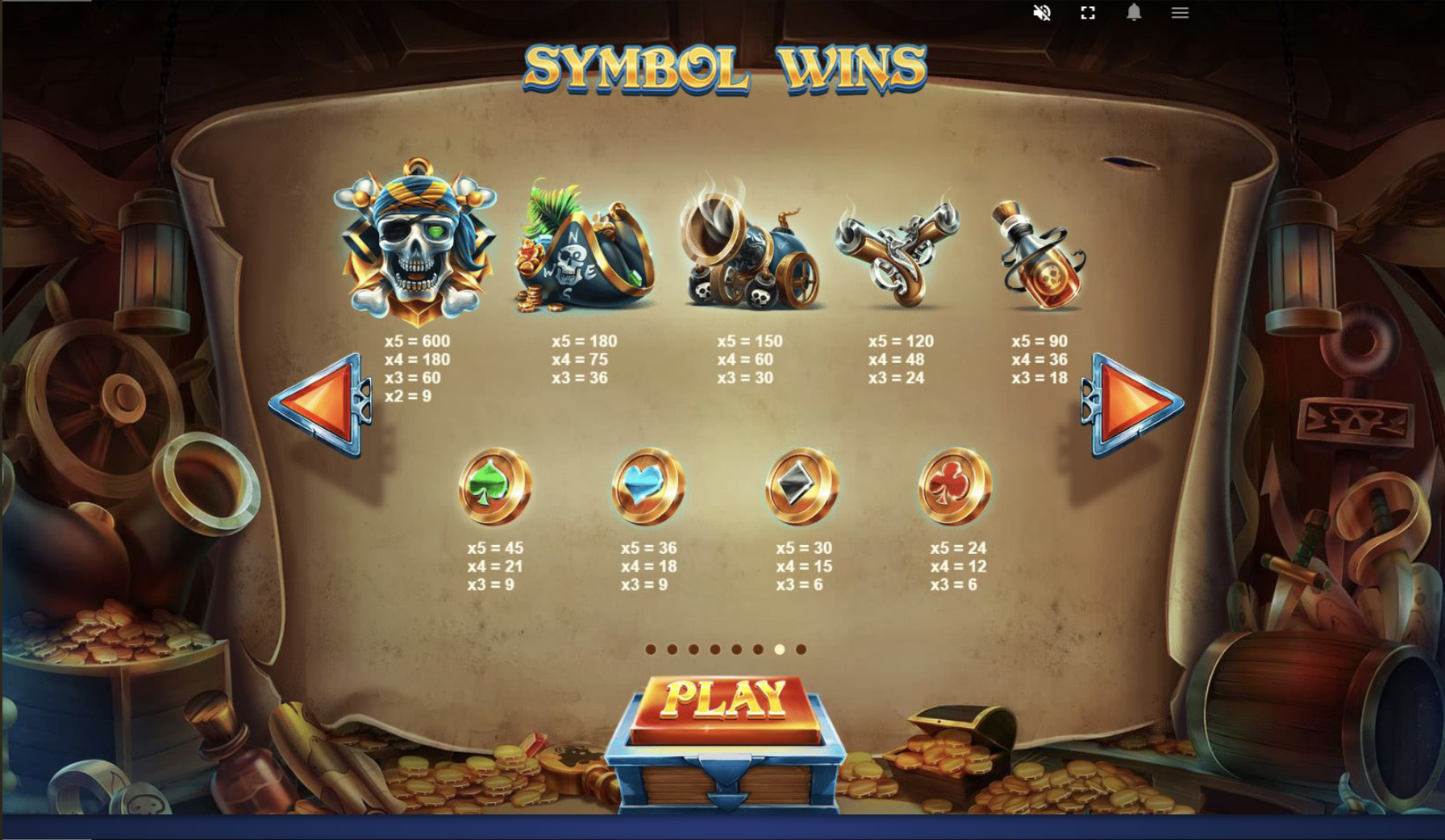Select the first pagination dot

(x=651, y=649)
